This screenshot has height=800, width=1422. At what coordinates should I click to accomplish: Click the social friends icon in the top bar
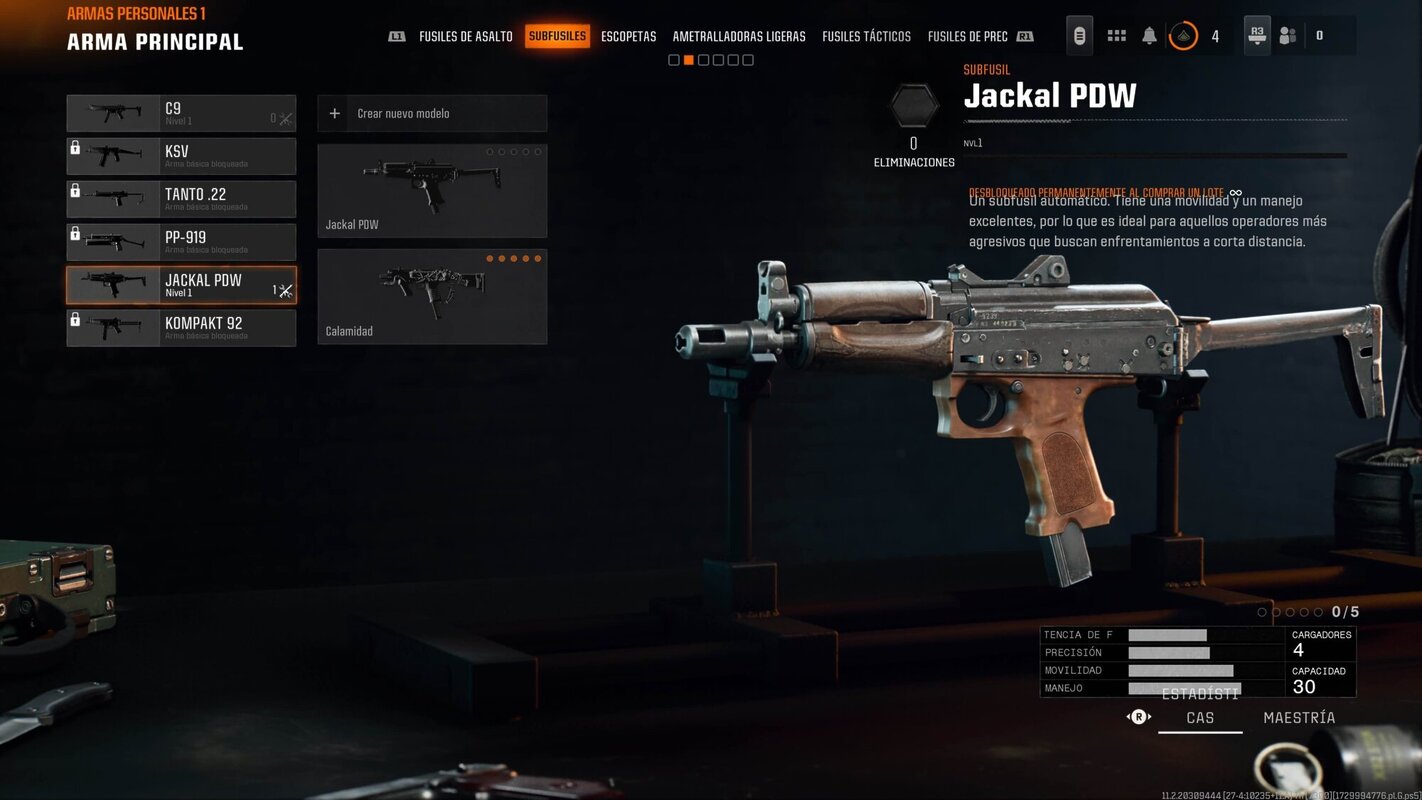pos(1287,36)
